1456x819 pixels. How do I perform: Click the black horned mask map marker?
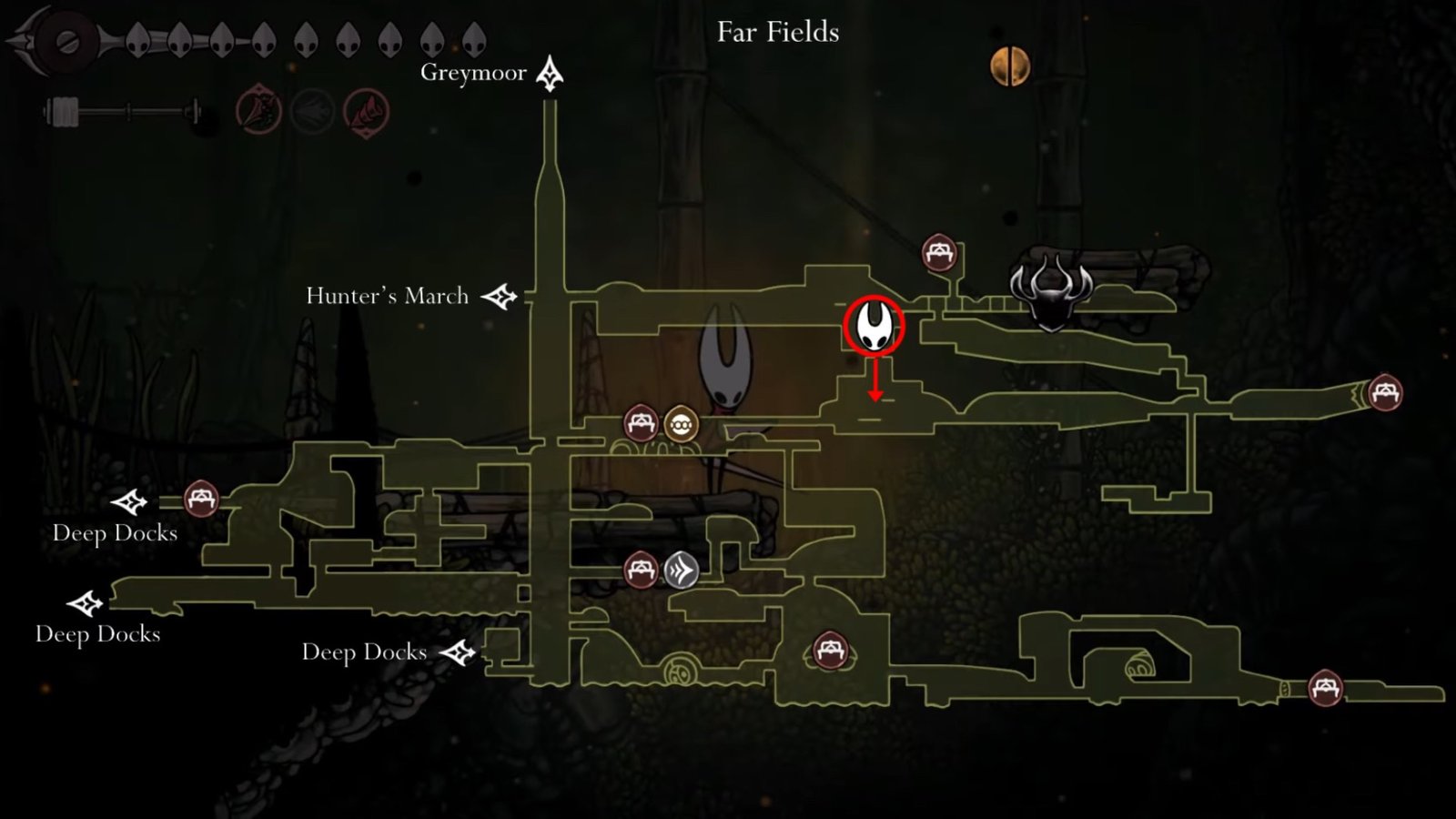click(x=1051, y=292)
